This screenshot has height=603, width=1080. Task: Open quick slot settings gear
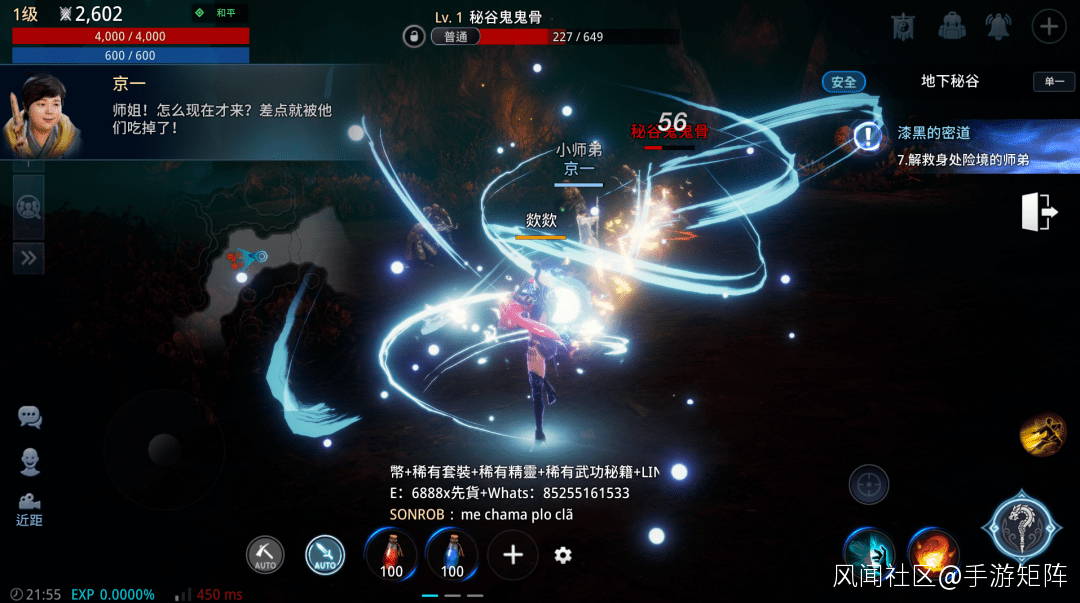pos(563,555)
